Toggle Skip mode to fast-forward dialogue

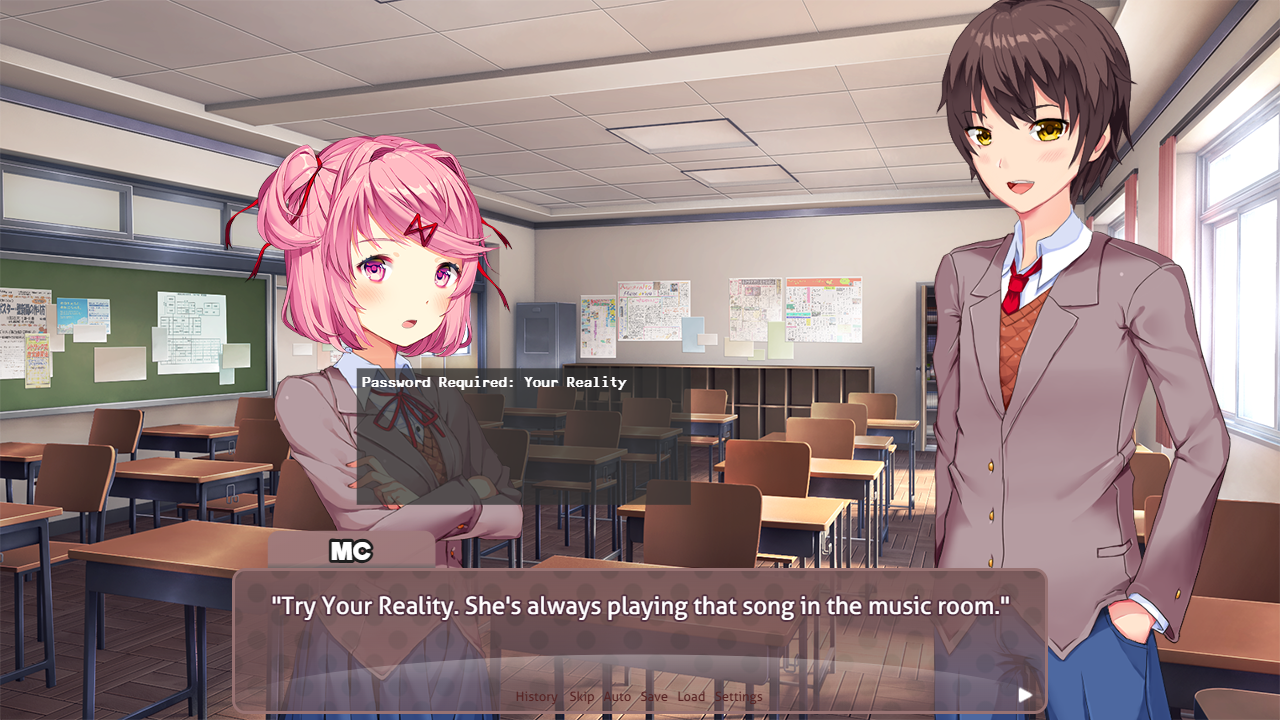(x=581, y=696)
